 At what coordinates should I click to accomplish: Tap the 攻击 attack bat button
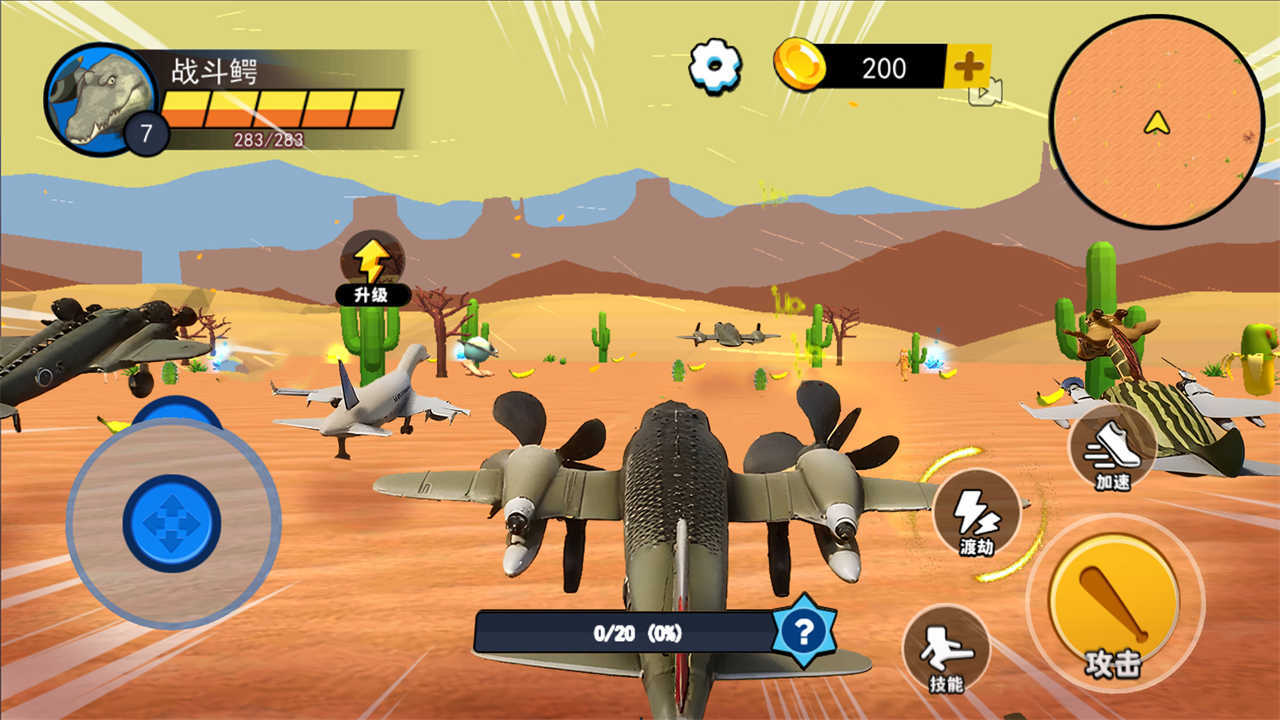click(x=1113, y=601)
